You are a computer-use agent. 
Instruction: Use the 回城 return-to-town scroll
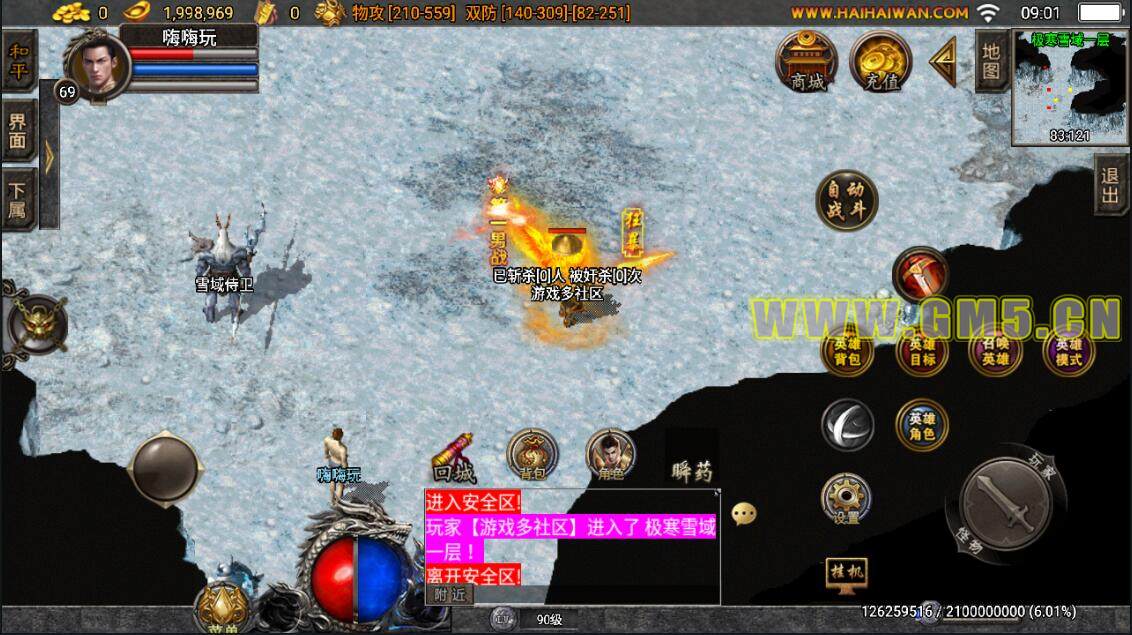coord(454,457)
